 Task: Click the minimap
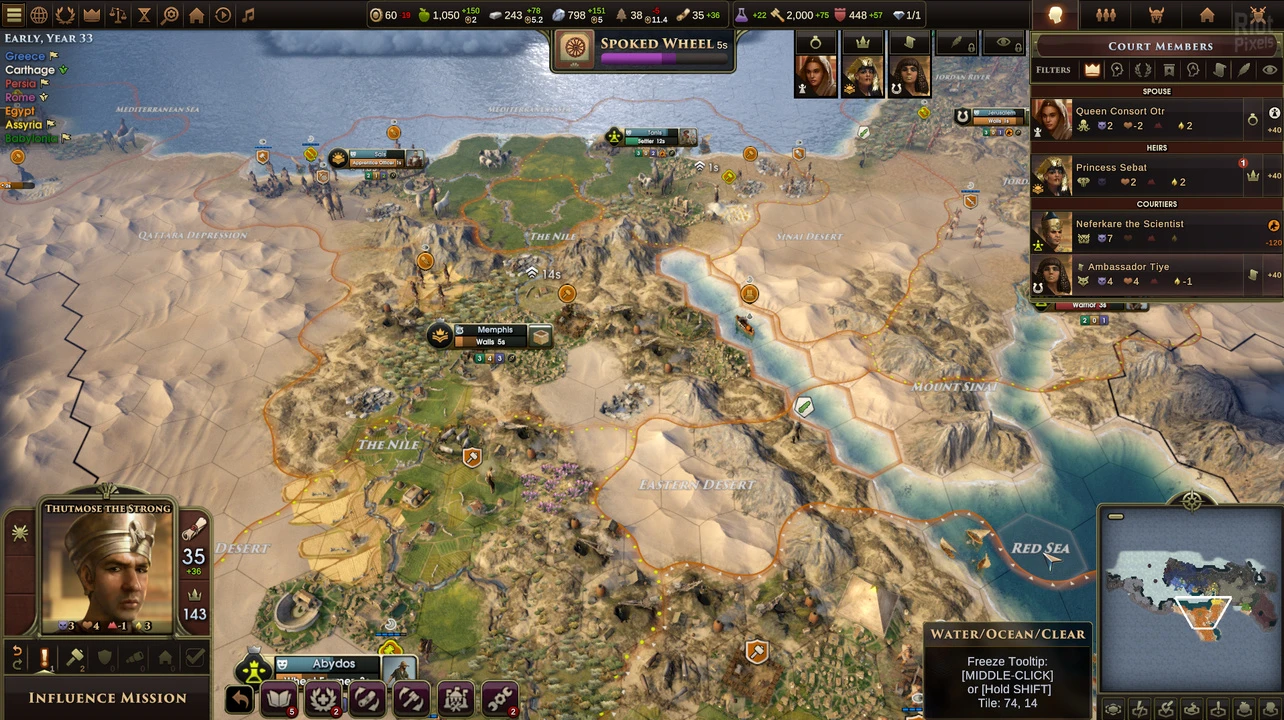click(x=1189, y=601)
